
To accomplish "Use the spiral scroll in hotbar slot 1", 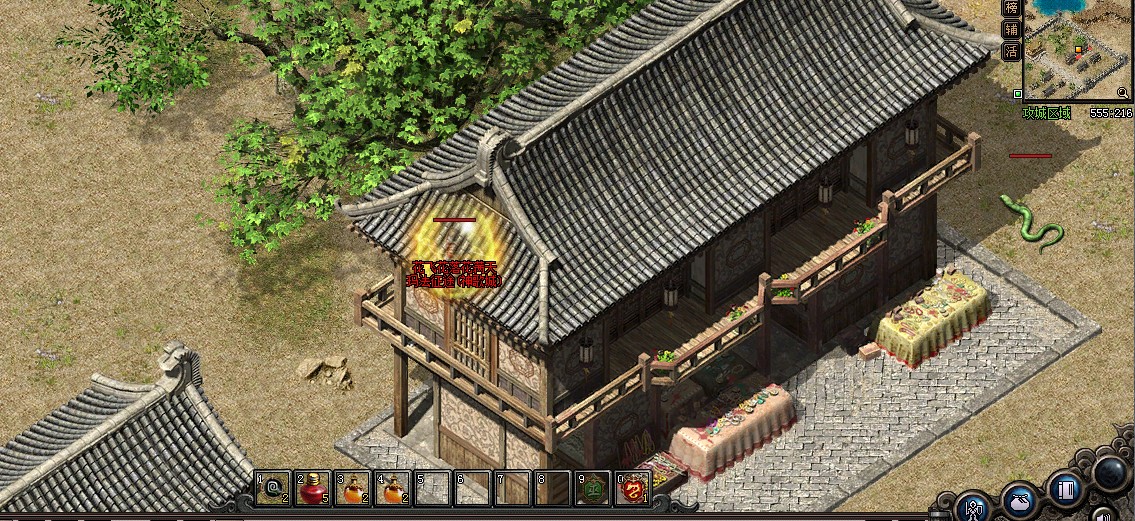I will tap(272, 489).
